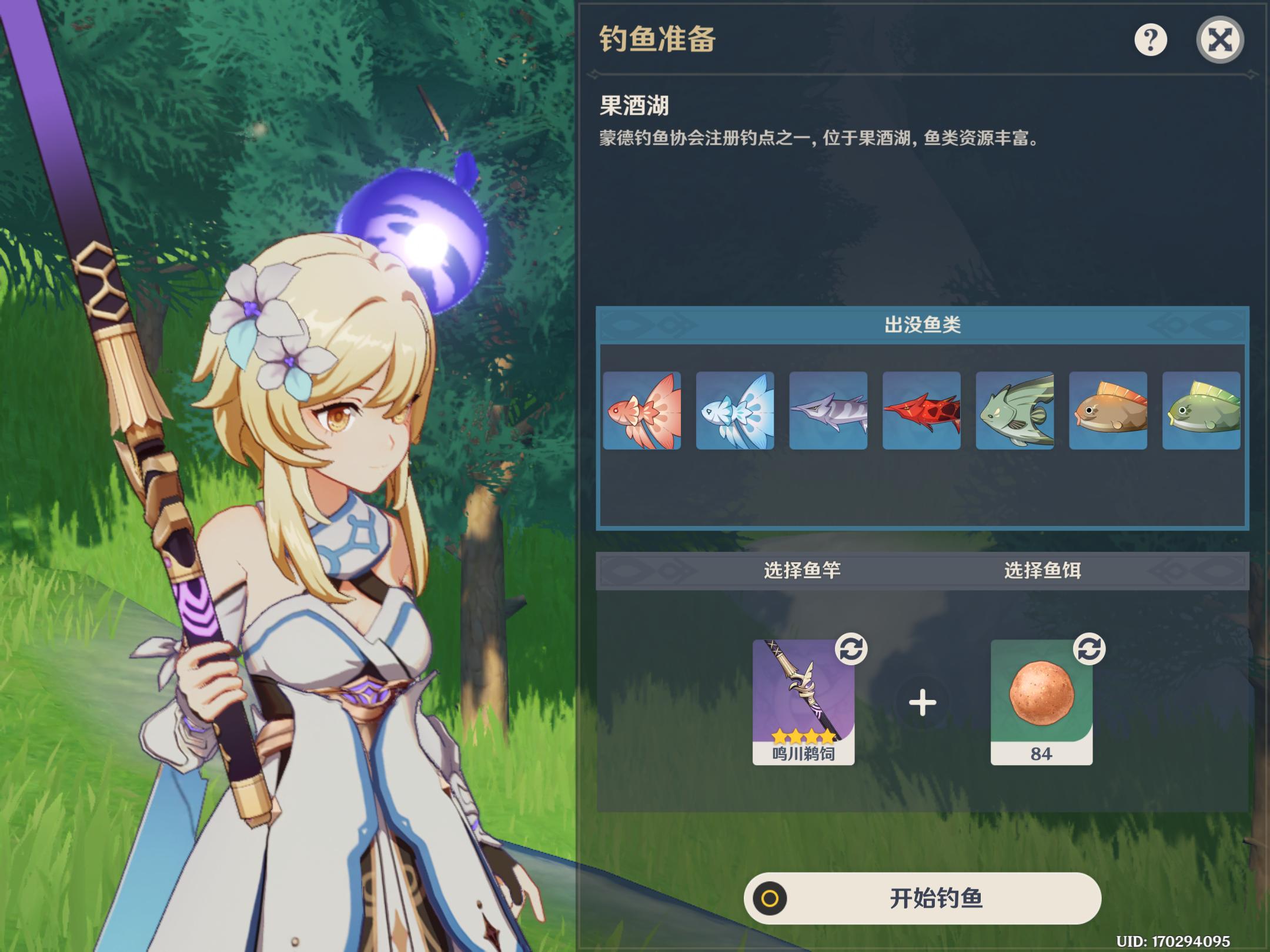Image resolution: width=1270 pixels, height=952 pixels.
Task: Select the 鸣川鹈饲 fishing rod slot
Action: point(803,702)
